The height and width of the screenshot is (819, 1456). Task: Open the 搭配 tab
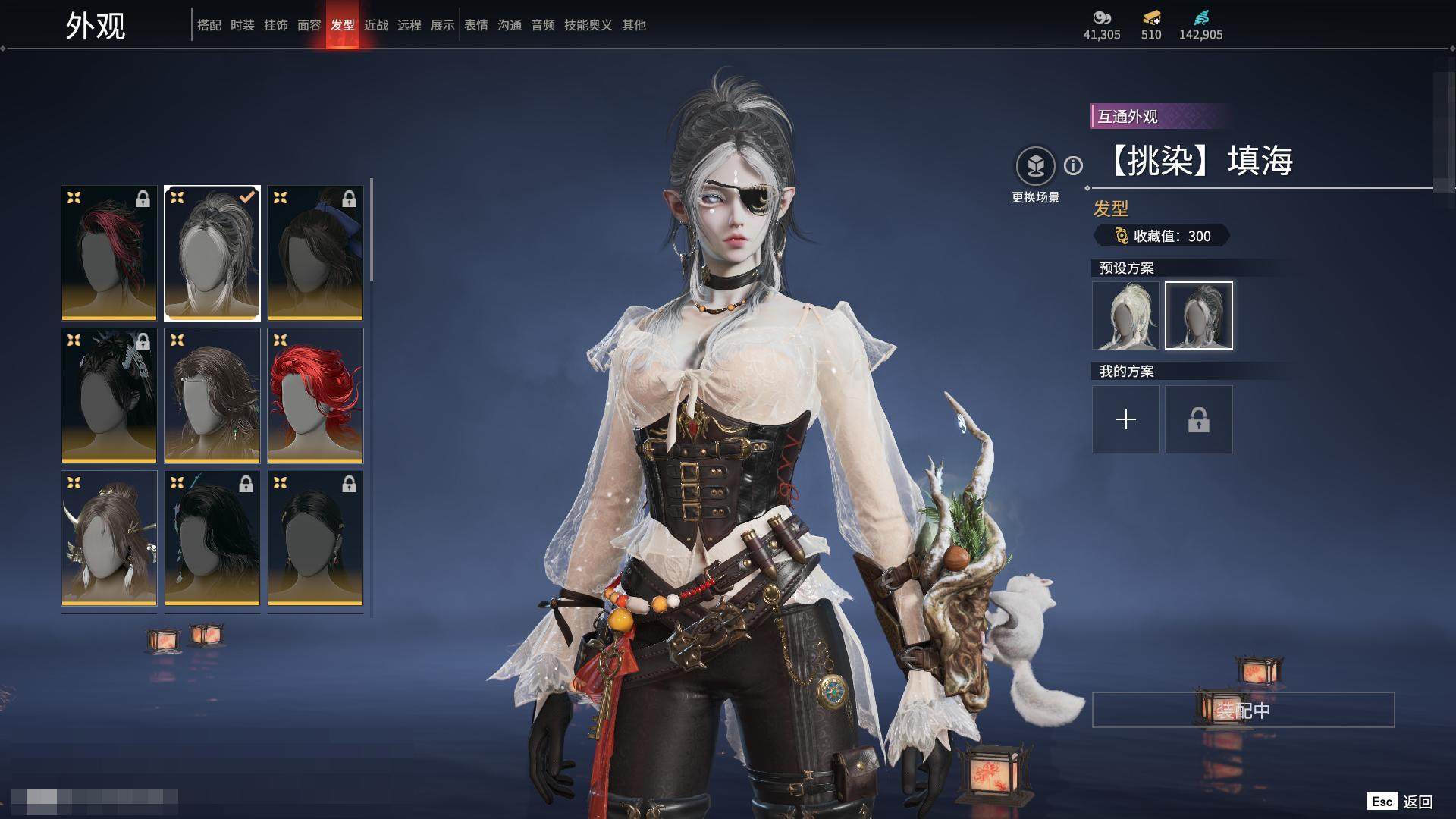pyautogui.click(x=209, y=25)
